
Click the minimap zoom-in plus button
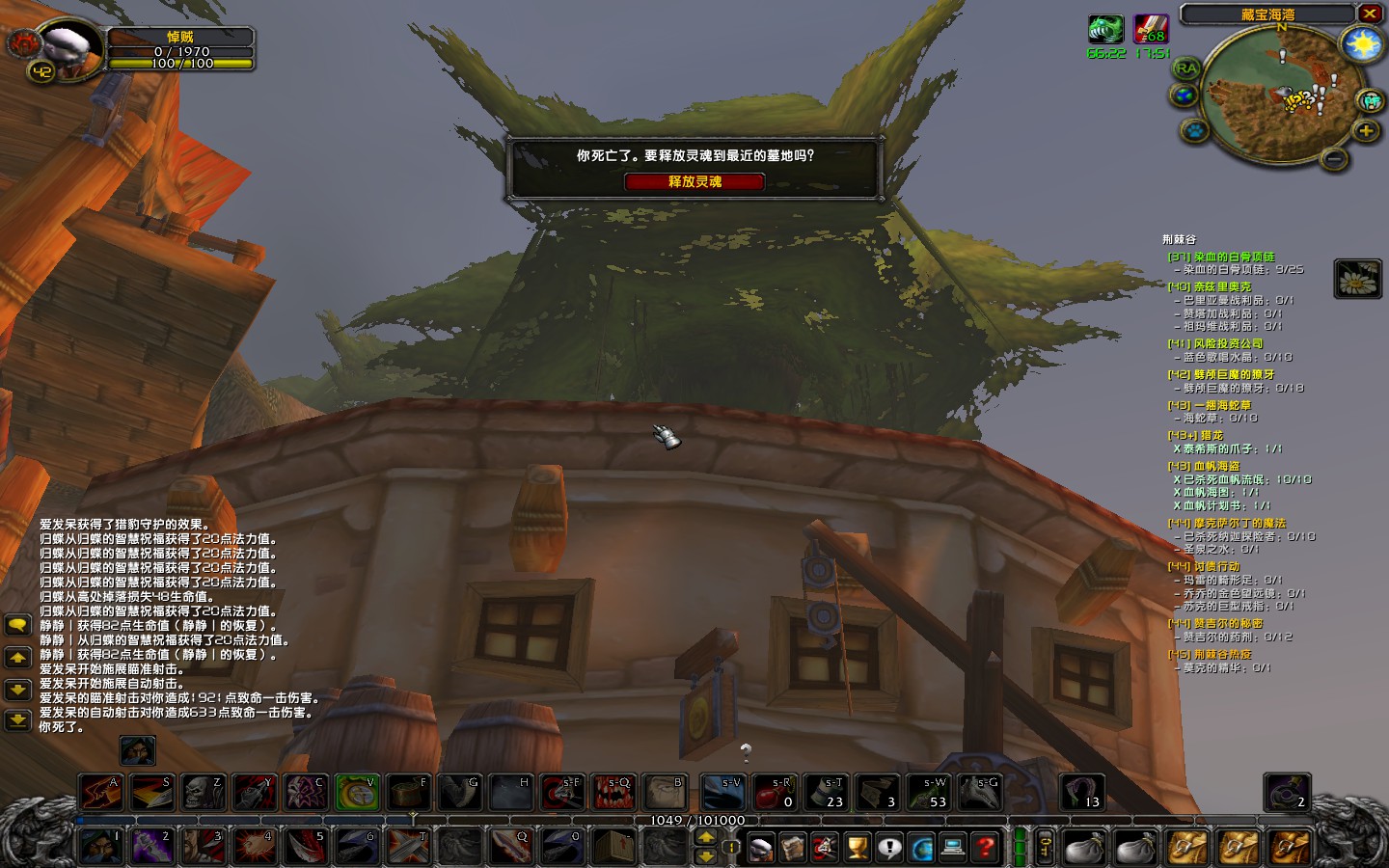tap(1367, 132)
